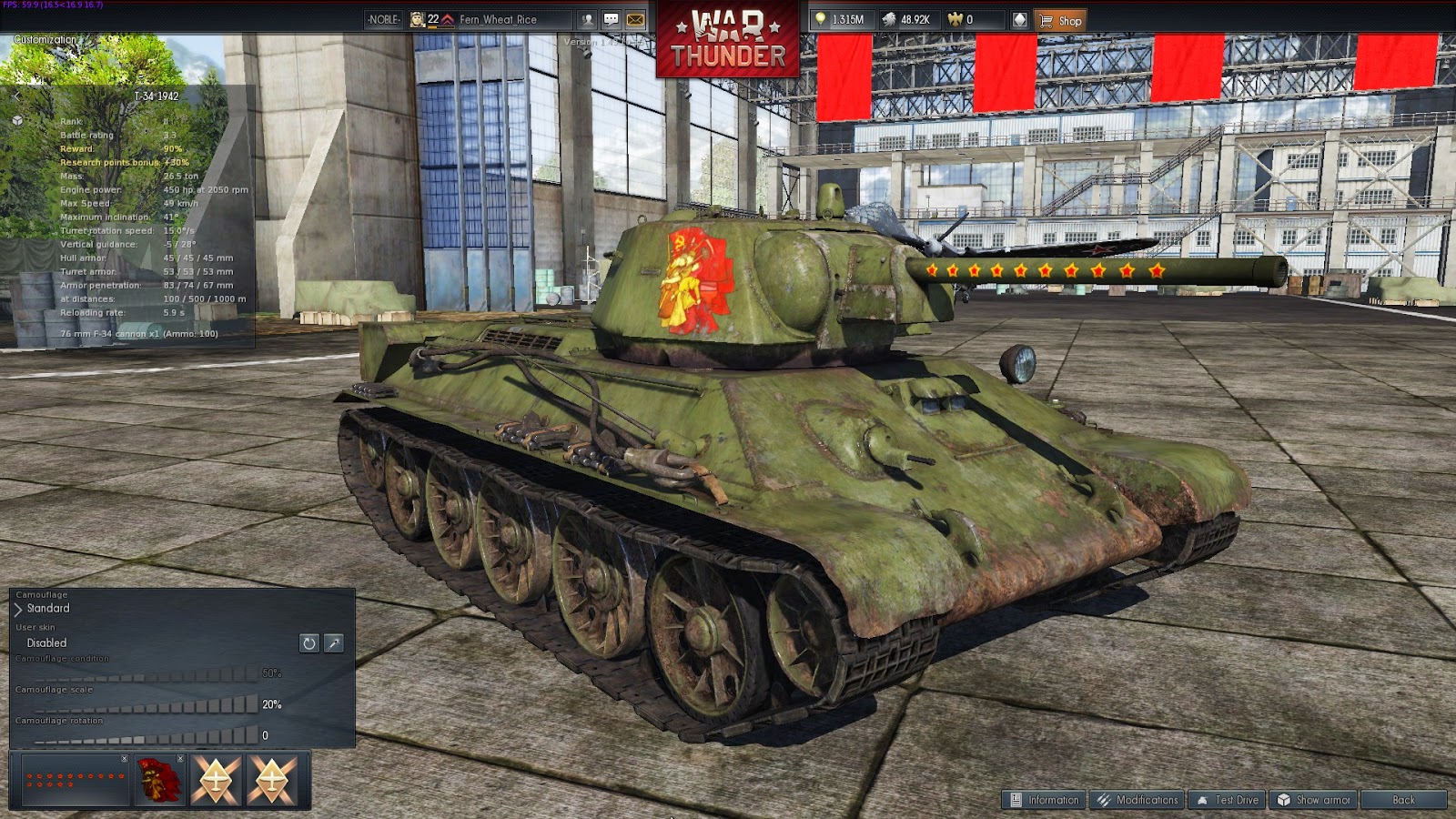This screenshot has height=819, width=1456.
Task: Open the player rank arrows next to 22
Action: (x=448, y=19)
